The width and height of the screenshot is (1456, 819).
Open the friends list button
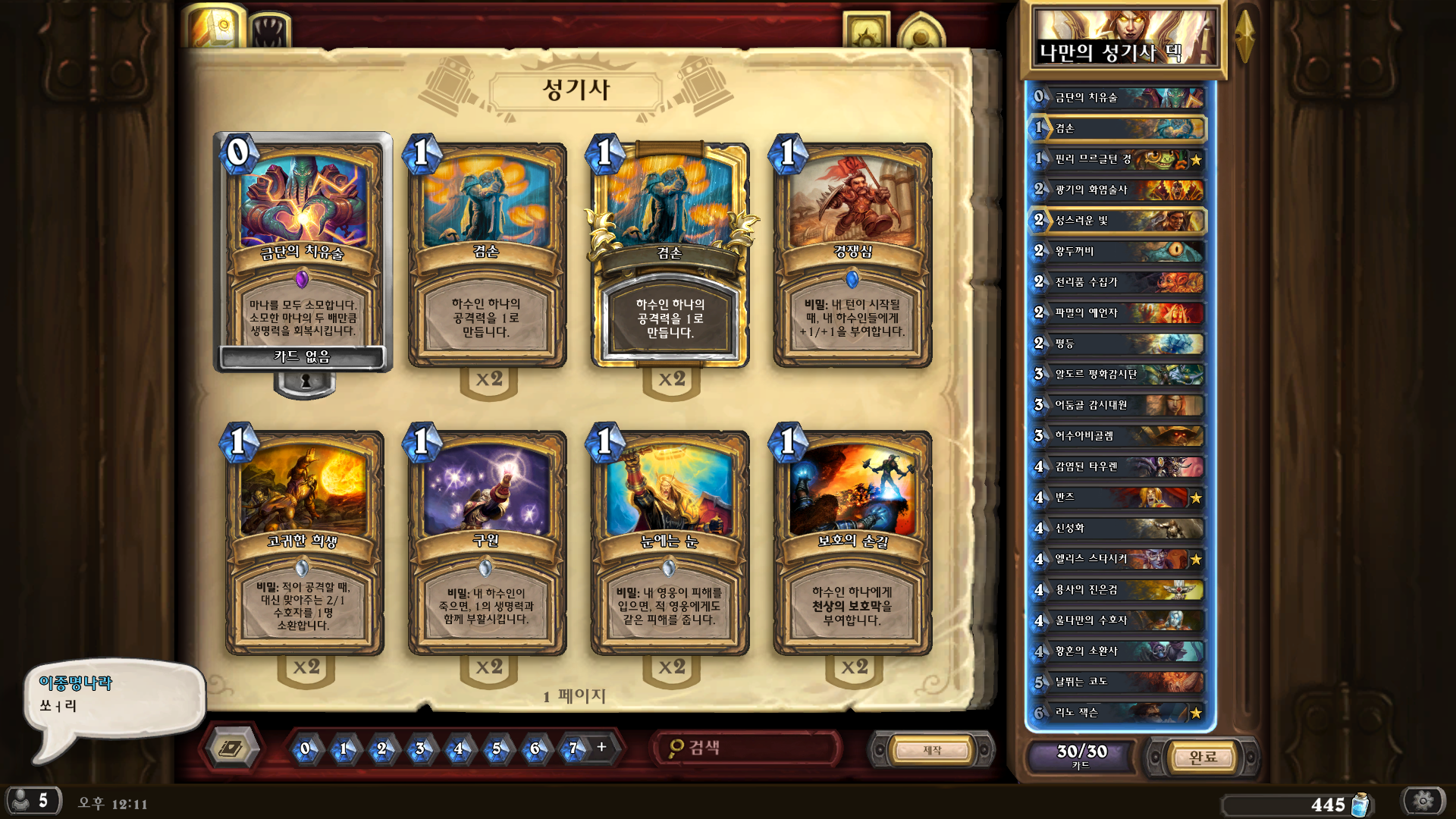coord(33,801)
